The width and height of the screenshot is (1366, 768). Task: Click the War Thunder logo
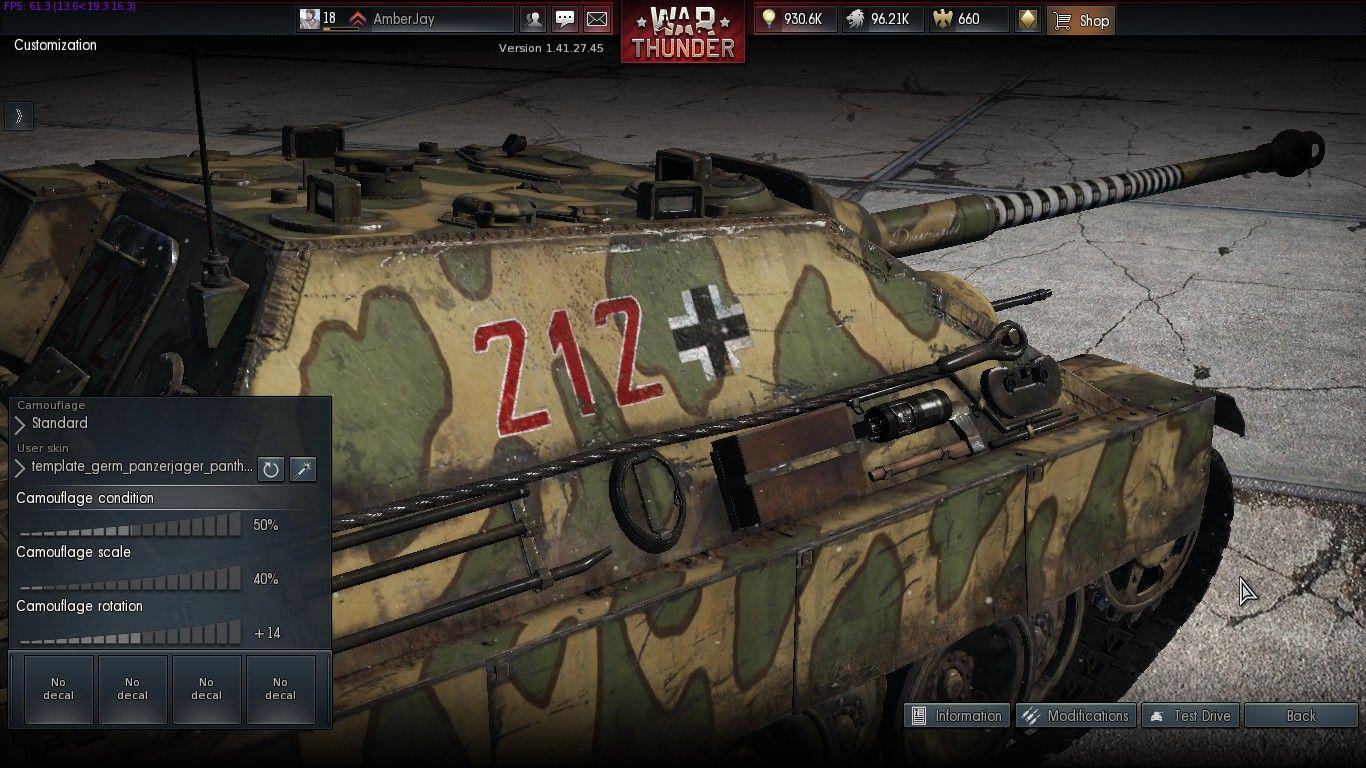(683, 32)
